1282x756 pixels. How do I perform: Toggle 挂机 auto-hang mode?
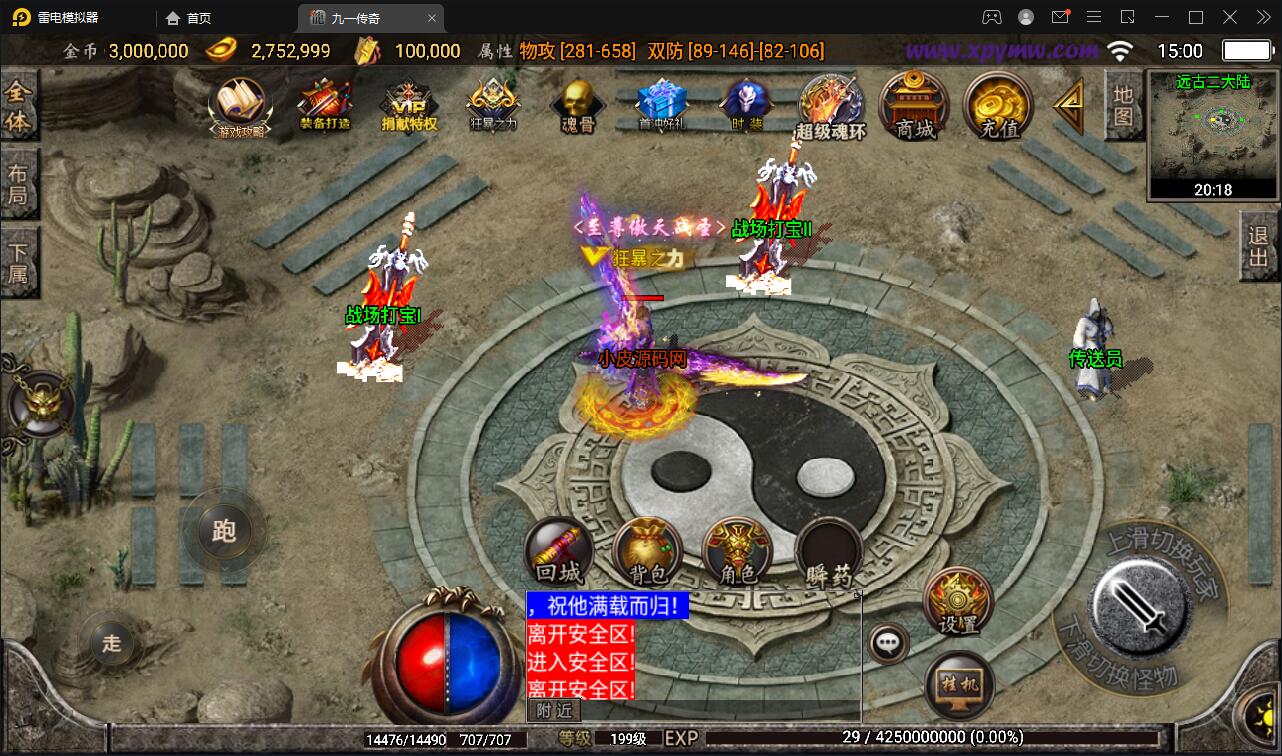[958, 684]
